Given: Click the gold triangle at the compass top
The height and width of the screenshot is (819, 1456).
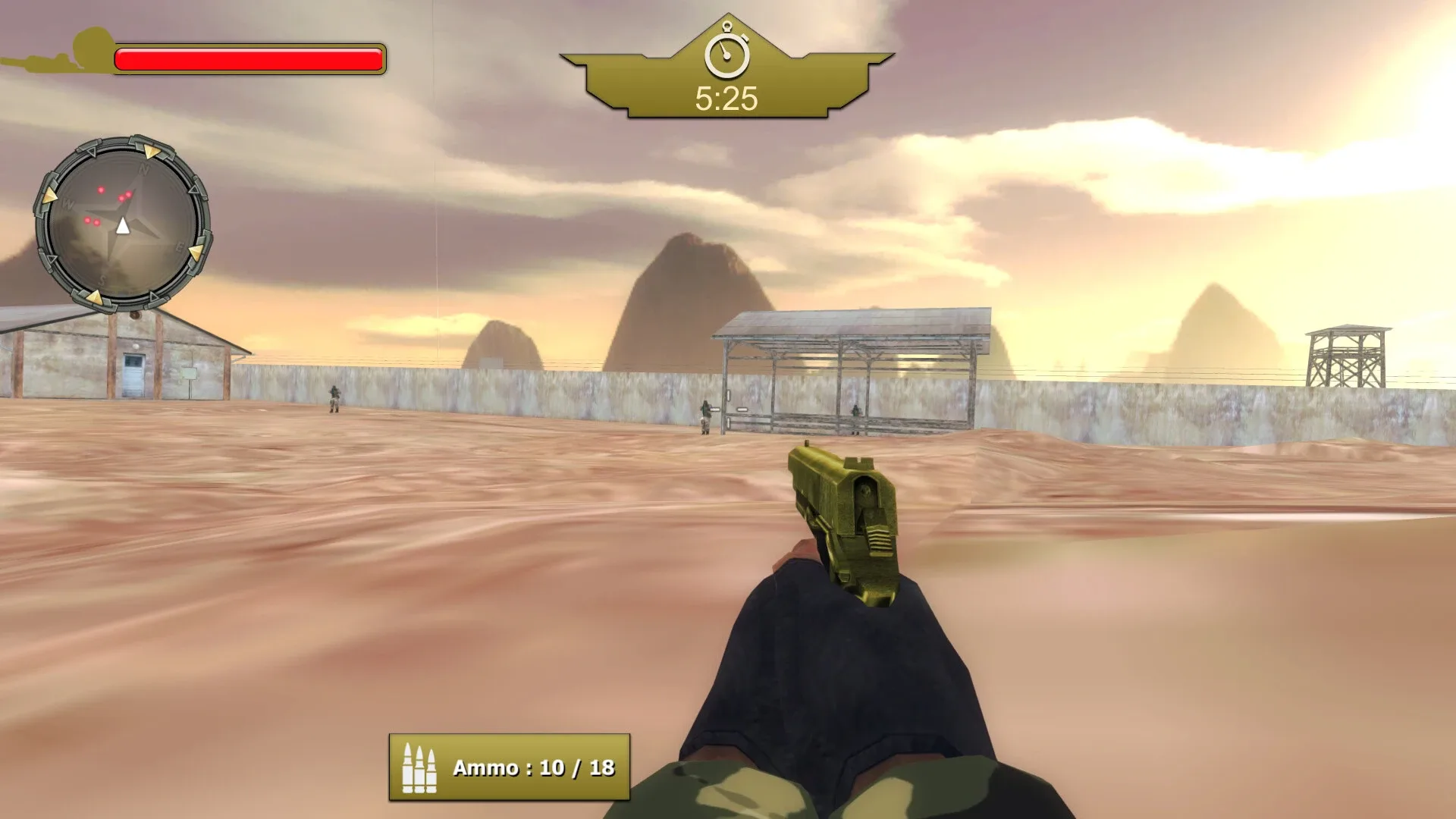Looking at the screenshot, I should coord(152,151).
